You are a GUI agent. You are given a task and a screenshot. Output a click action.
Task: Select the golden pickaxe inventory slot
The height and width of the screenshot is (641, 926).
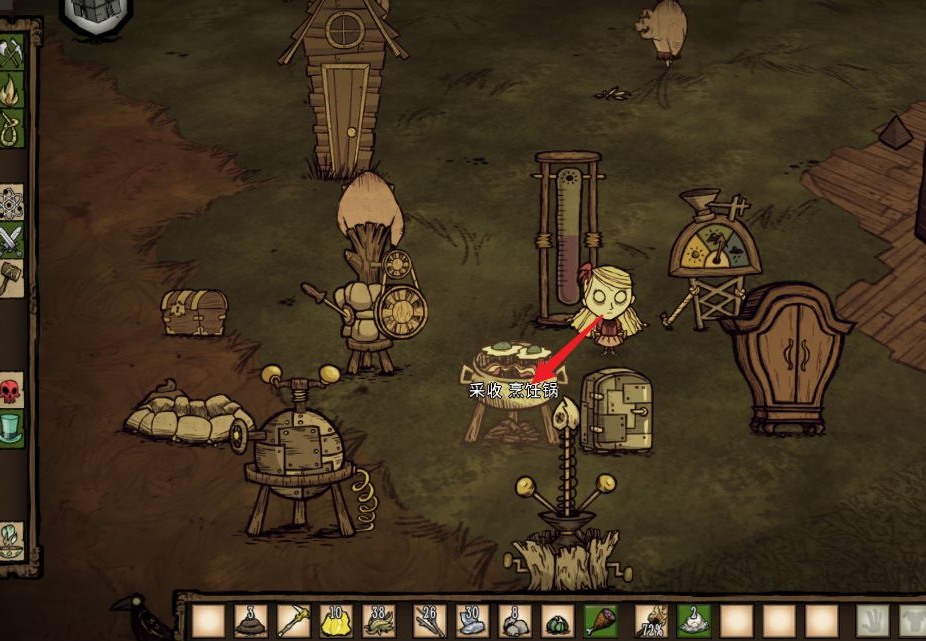[295, 621]
